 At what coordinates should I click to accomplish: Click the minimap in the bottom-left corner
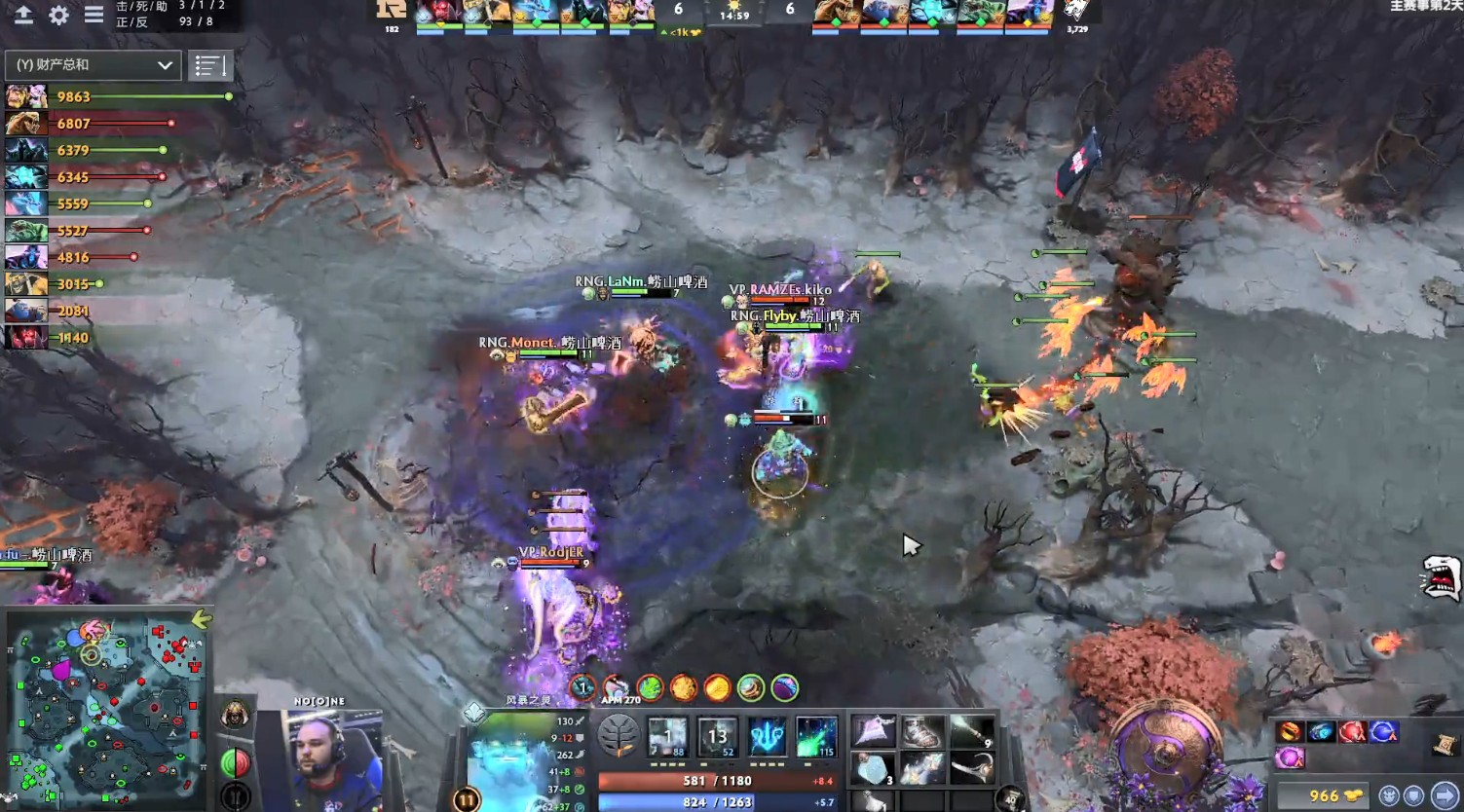pos(107,711)
